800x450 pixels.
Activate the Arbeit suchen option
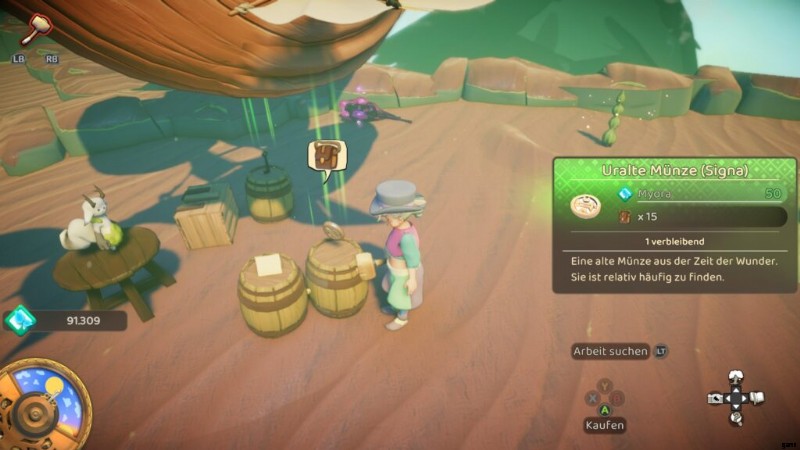[611, 351]
